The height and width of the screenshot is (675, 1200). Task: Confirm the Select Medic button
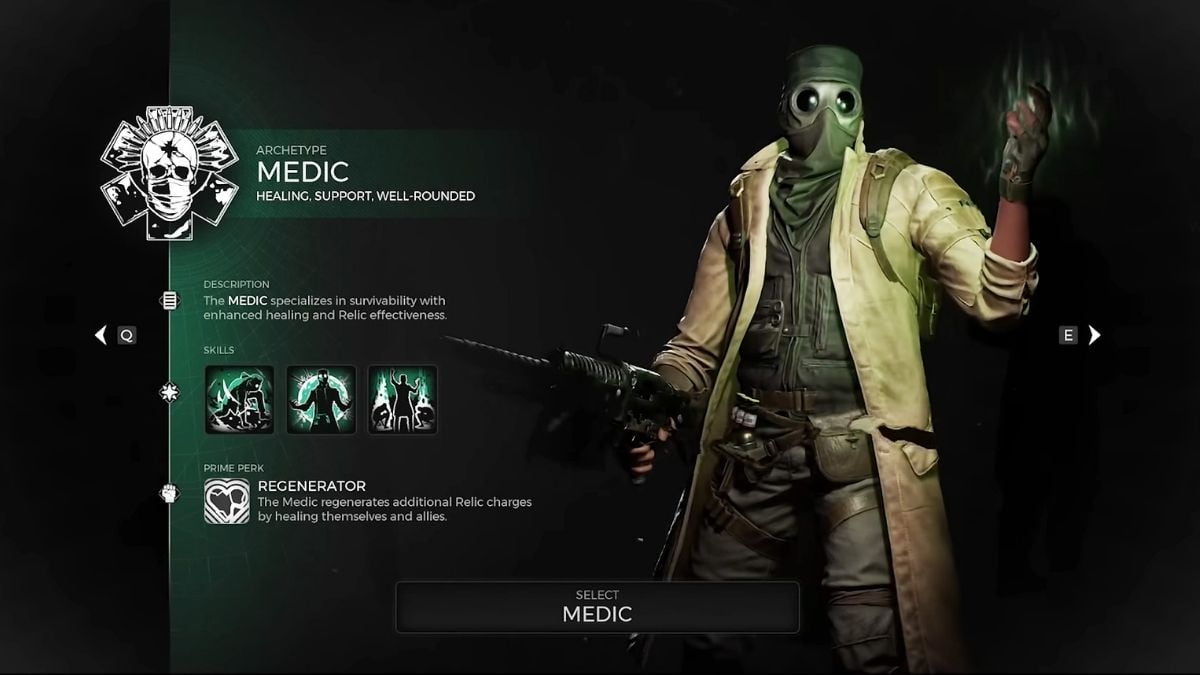[597, 607]
